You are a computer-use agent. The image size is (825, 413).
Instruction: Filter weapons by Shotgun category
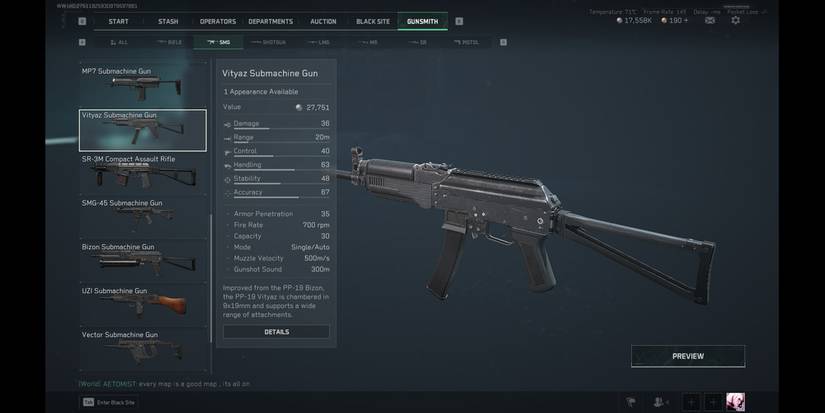pyautogui.click(x=269, y=42)
